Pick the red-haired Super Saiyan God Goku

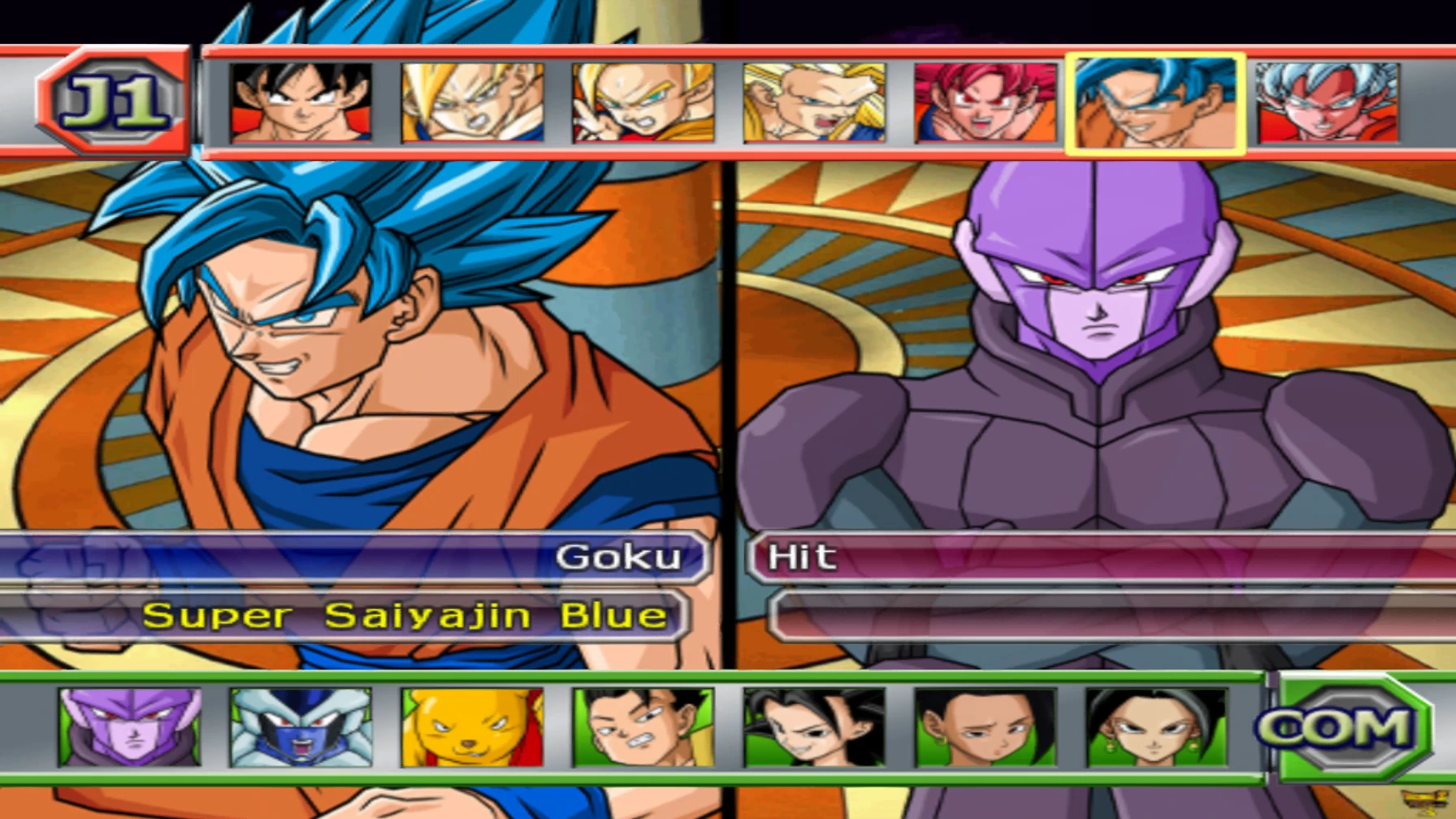point(986,103)
